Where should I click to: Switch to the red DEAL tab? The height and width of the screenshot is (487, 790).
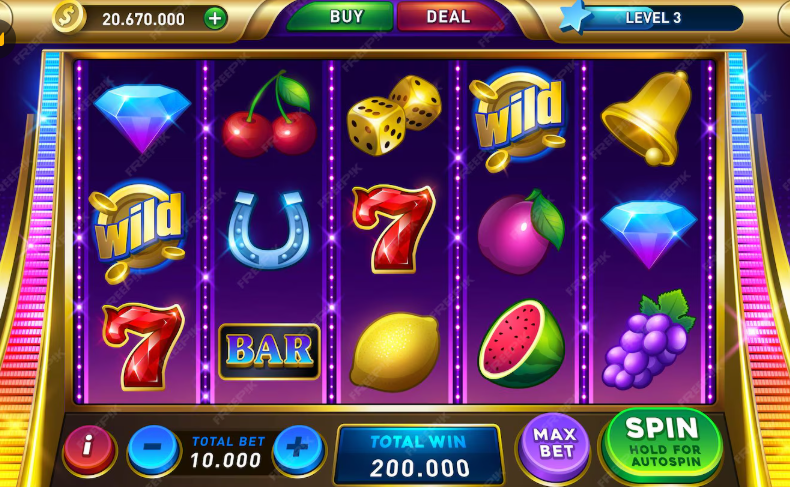448,17
